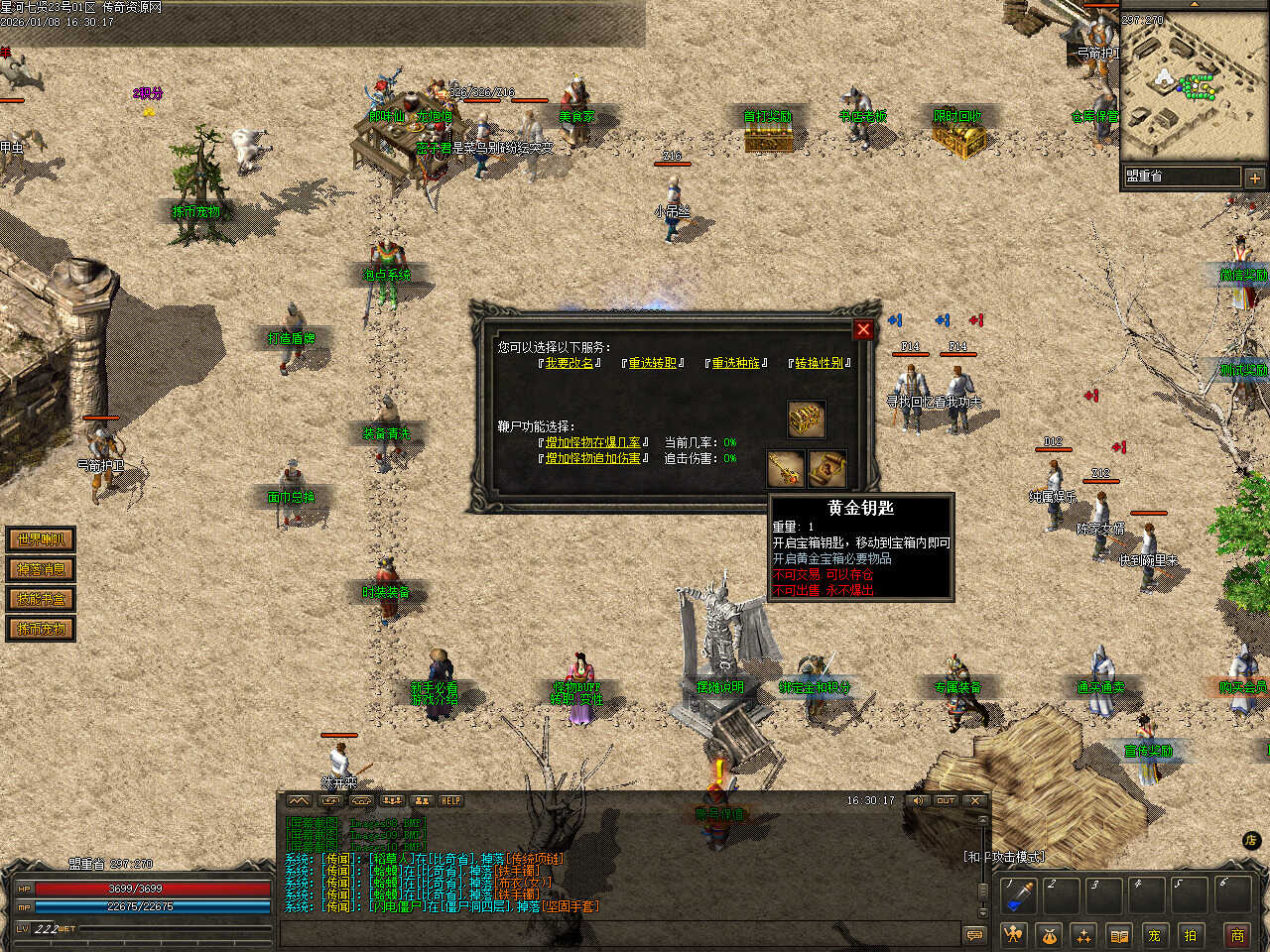Open the 掉落消息 drop messages button
The width and height of the screenshot is (1270, 952).
point(41,569)
